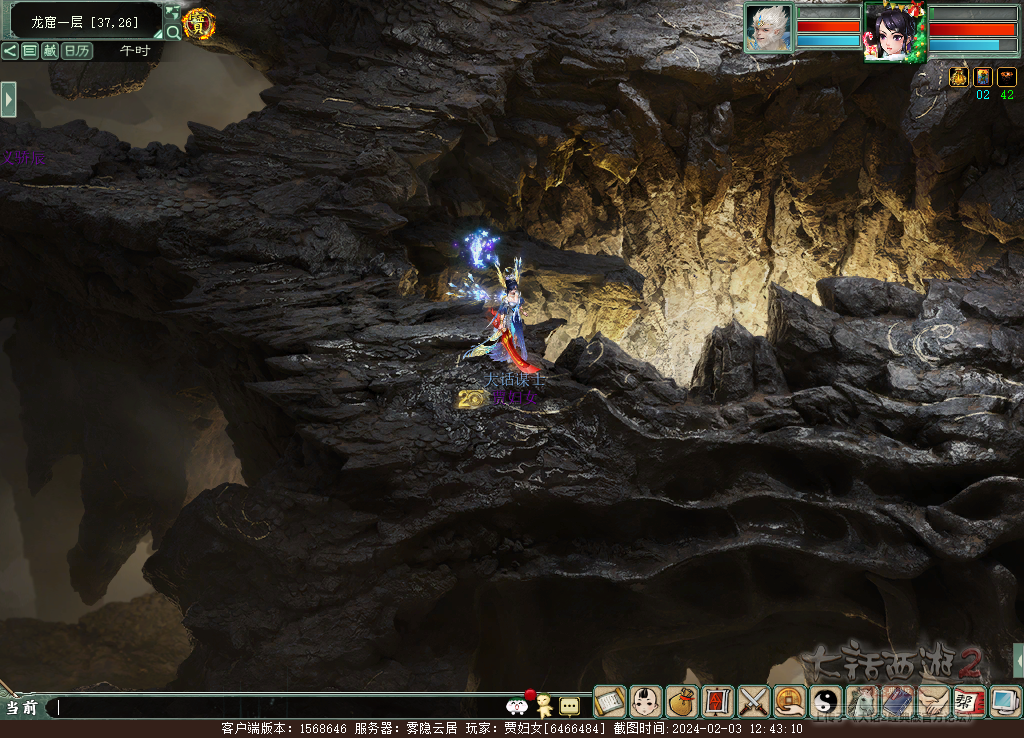Open the computer monitor system menu
Image resolution: width=1024 pixels, height=738 pixels.
[1004, 701]
